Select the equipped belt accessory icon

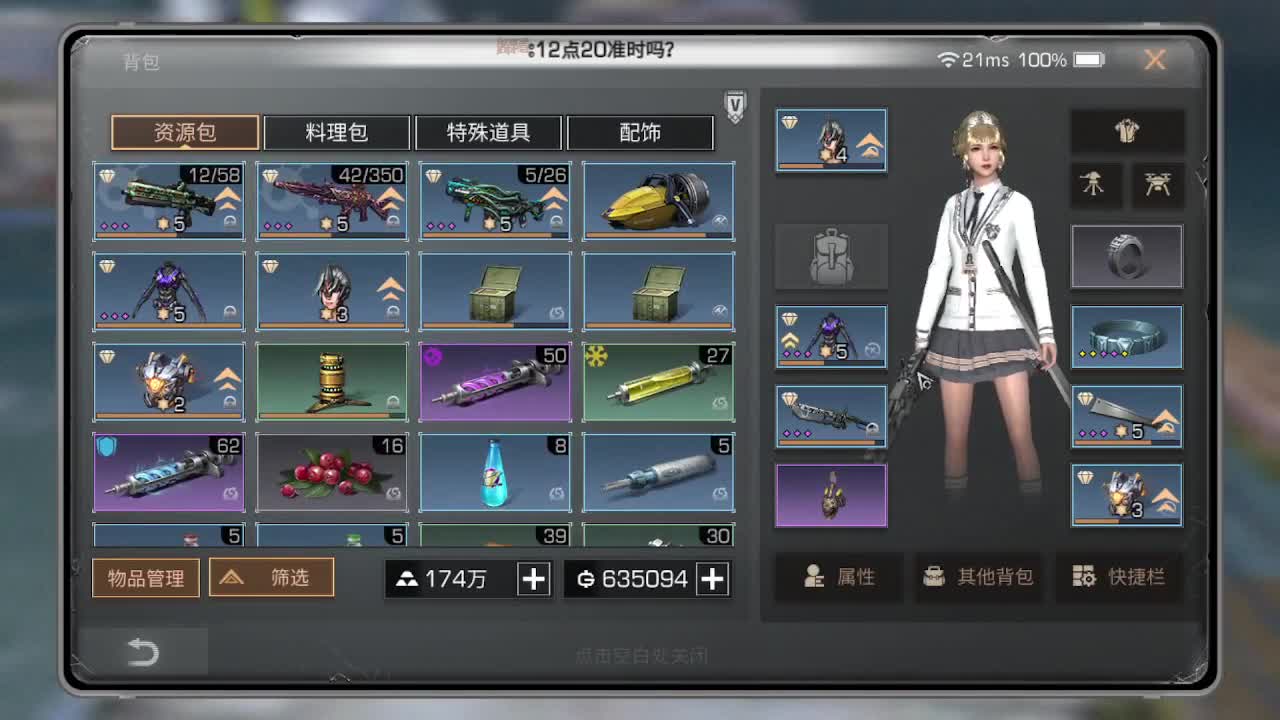point(1127,337)
